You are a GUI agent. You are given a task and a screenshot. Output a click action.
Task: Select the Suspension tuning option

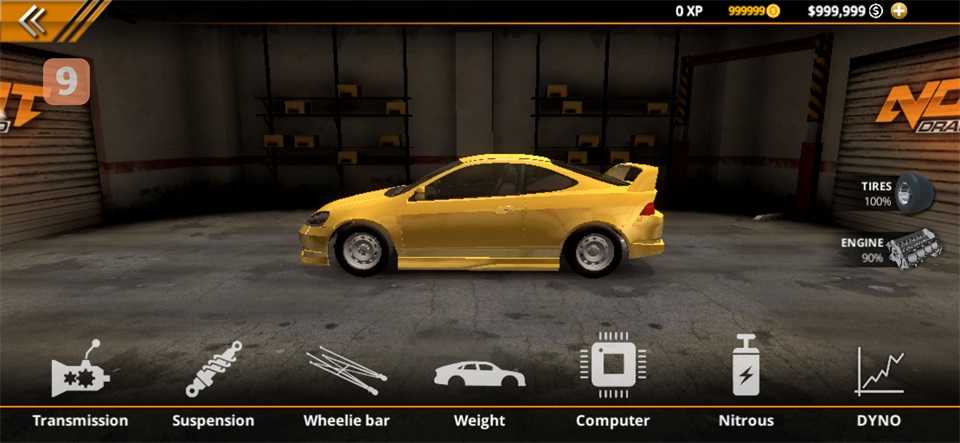[213, 375]
